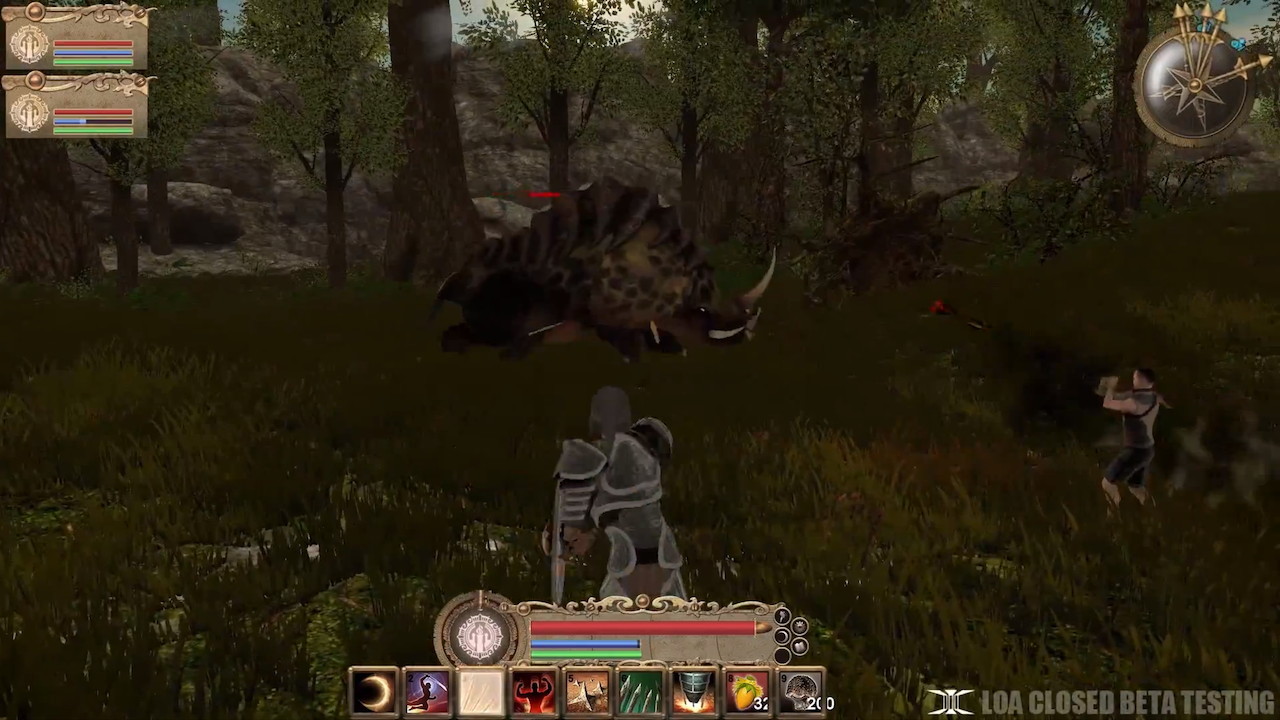
Task: Click the compass minimap in the top right
Action: 1197,83
